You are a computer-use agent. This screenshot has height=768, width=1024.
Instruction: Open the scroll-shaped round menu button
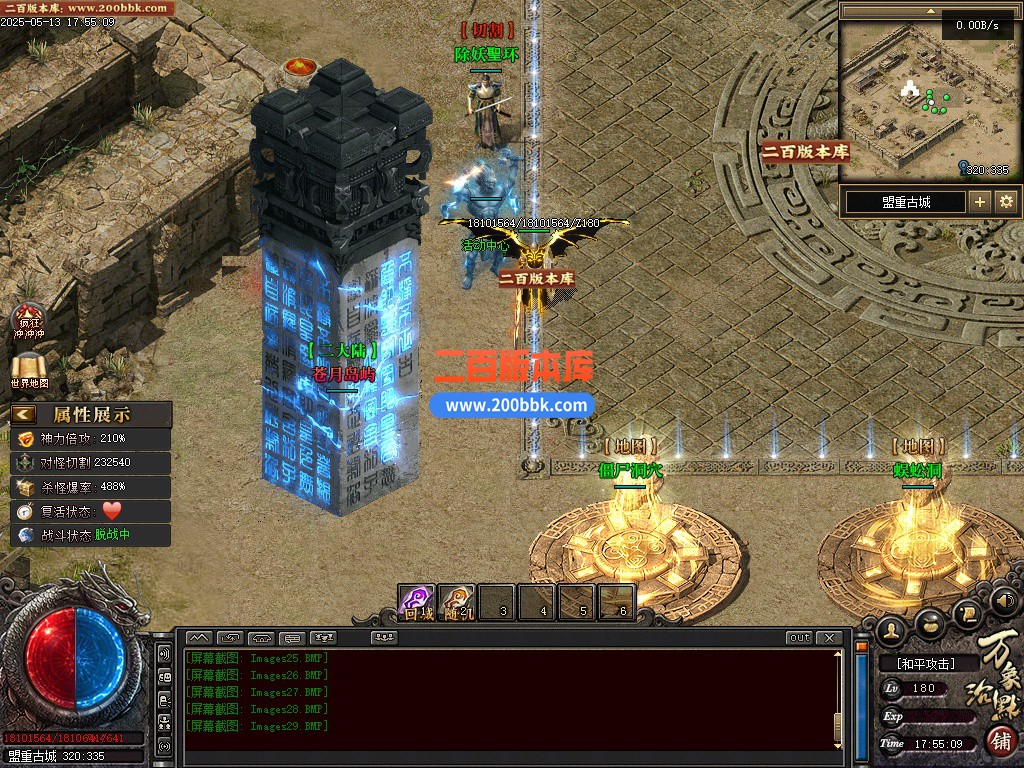point(967,612)
